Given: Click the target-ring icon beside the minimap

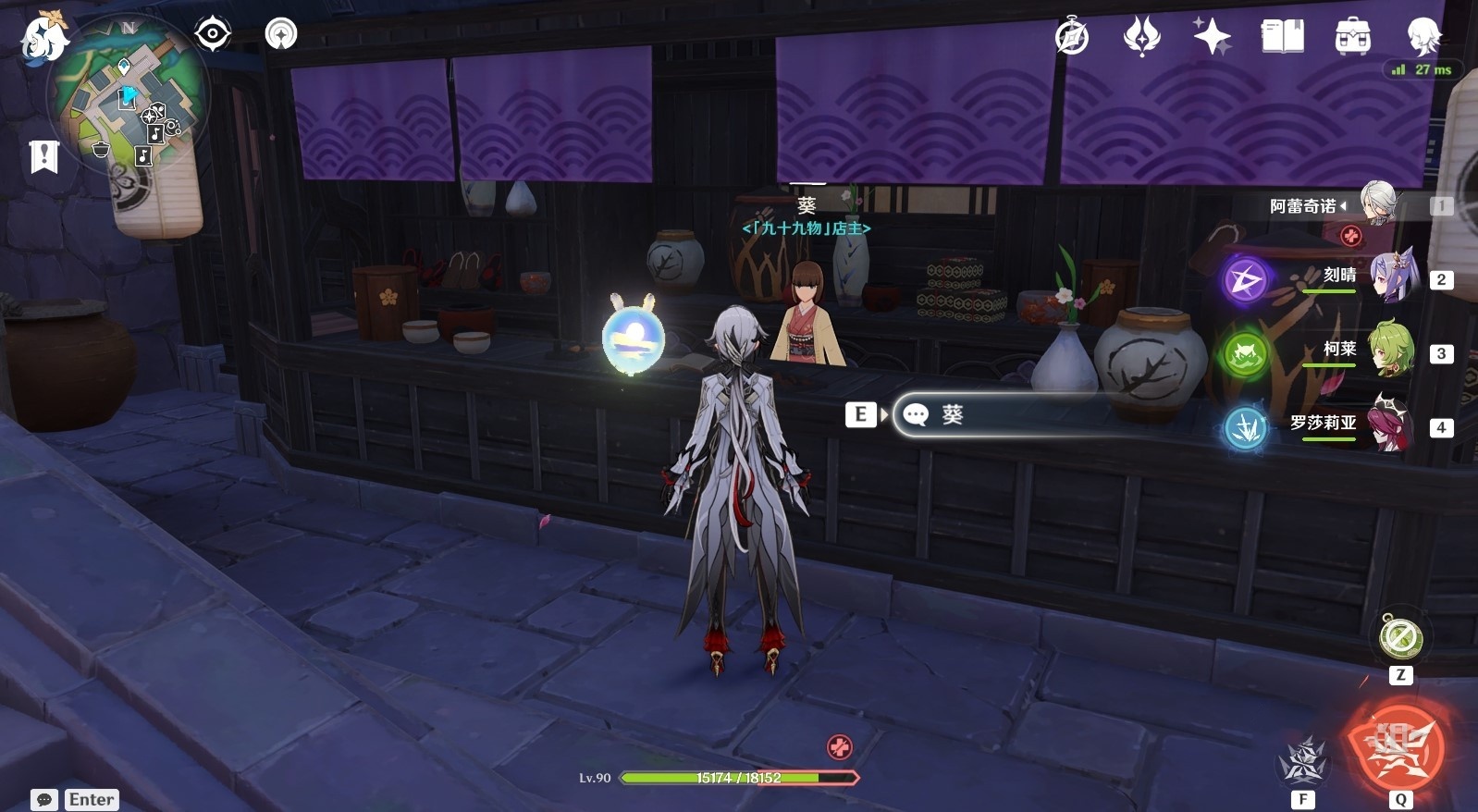Looking at the screenshot, I should [x=213, y=35].
